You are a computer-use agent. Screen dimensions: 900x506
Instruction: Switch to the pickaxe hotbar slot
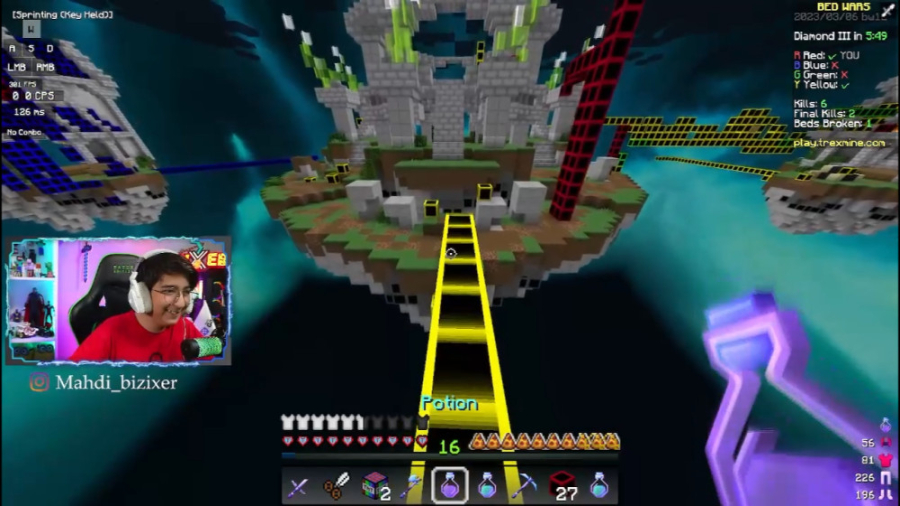pyautogui.click(x=524, y=487)
